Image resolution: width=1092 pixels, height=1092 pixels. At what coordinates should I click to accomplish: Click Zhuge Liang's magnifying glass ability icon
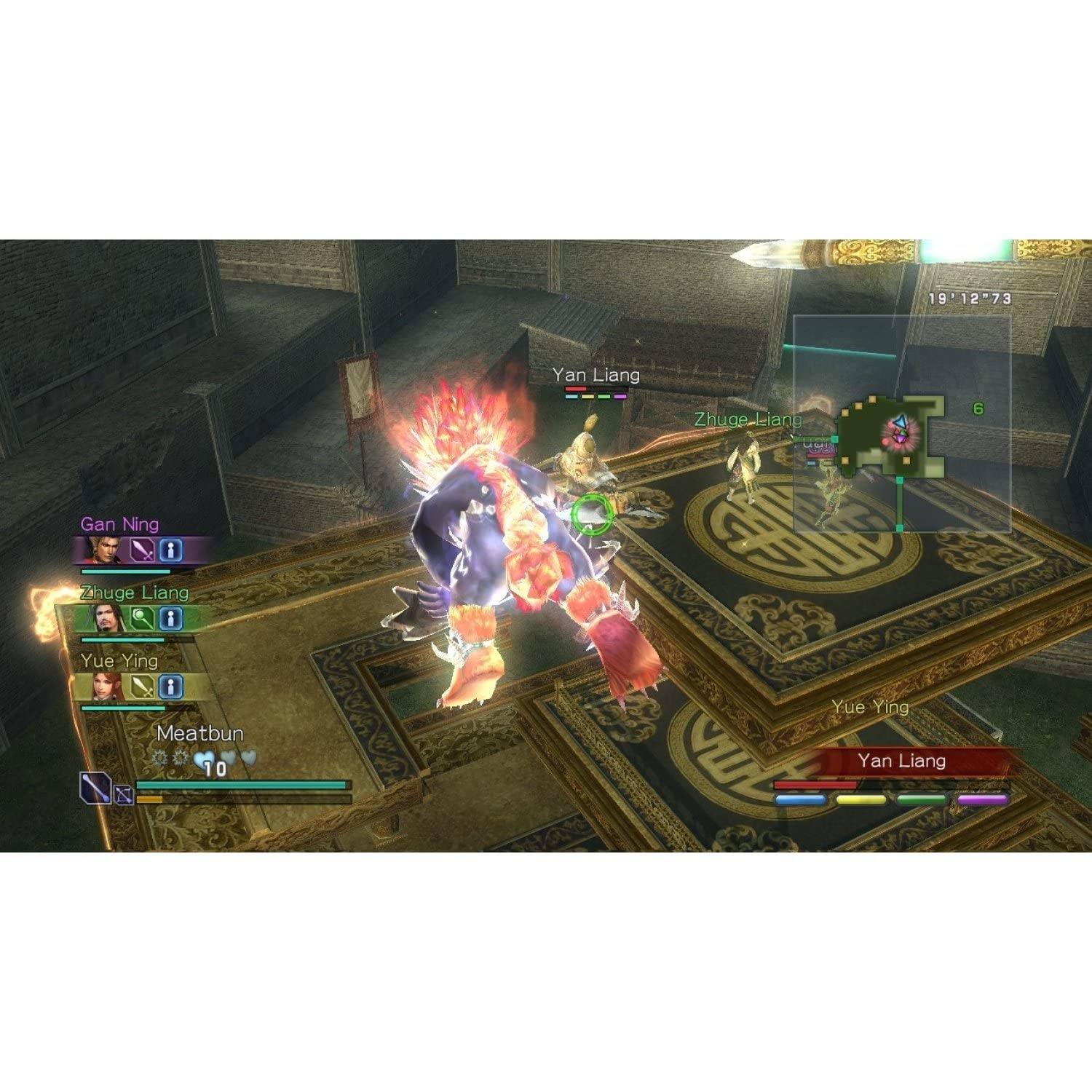pyautogui.click(x=142, y=617)
